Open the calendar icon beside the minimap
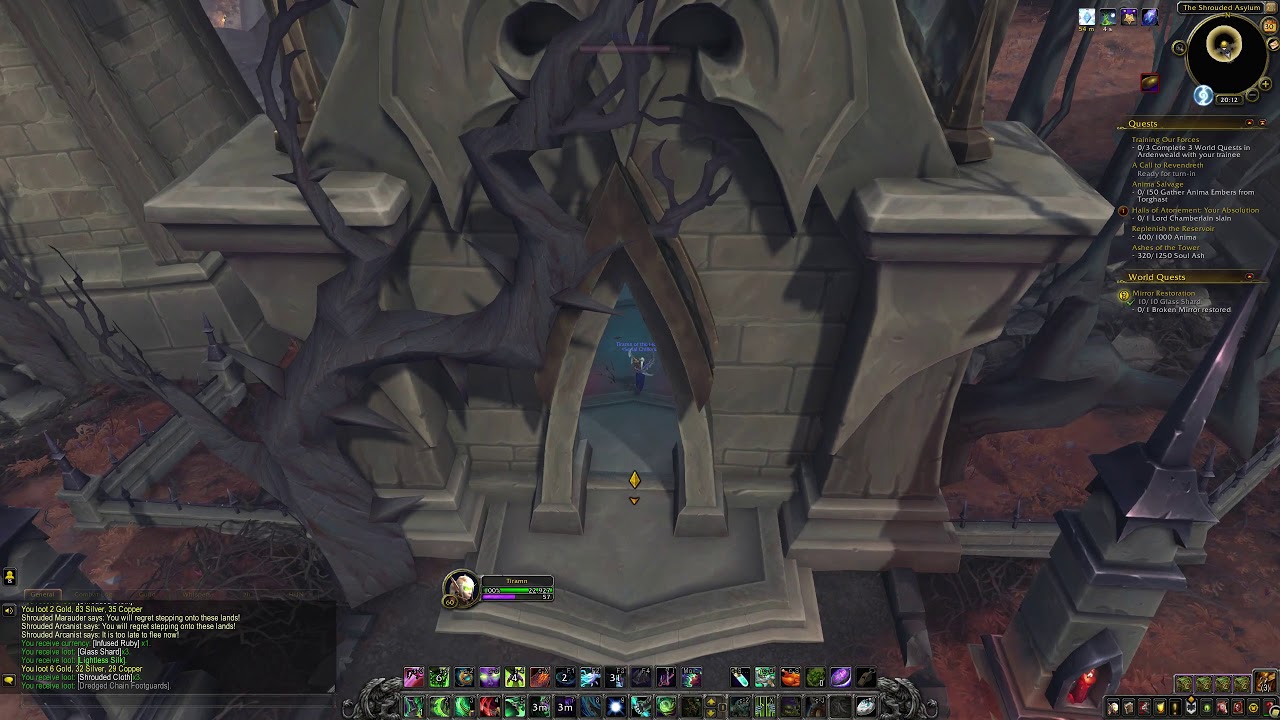The width and height of the screenshot is (1280, 720). [1271, 25]
